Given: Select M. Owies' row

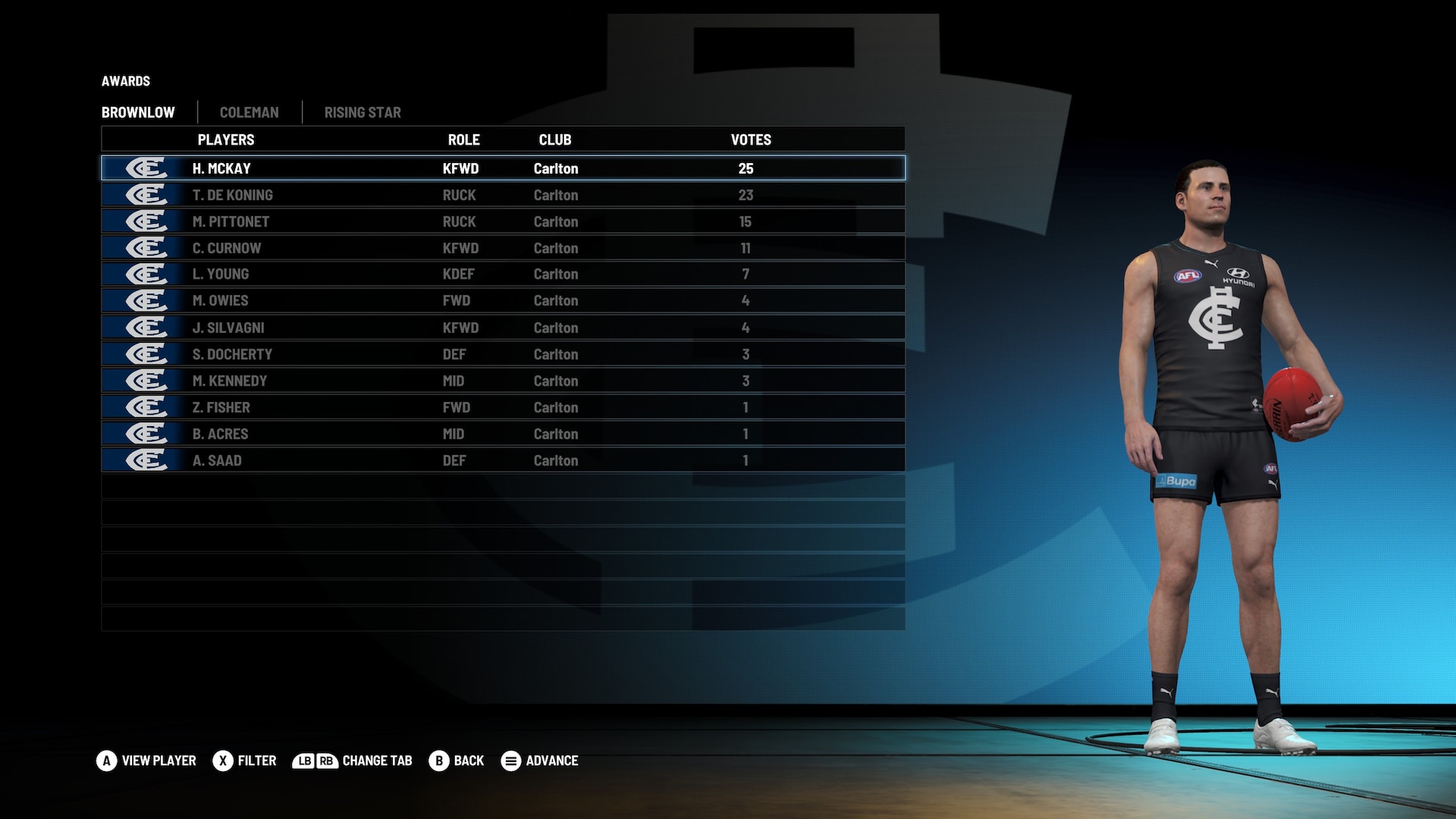Looking at the screenshot, I should click(502, 300).
